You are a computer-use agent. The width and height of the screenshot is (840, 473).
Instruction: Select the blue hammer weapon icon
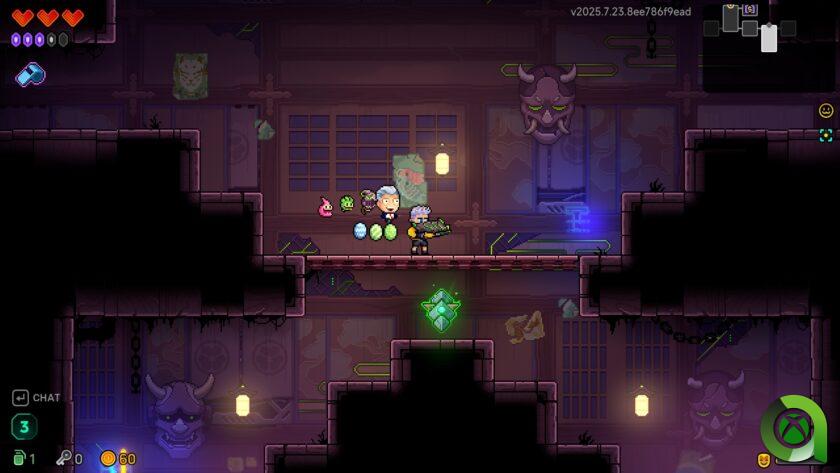pyautogui.click(x=30, y=74)
